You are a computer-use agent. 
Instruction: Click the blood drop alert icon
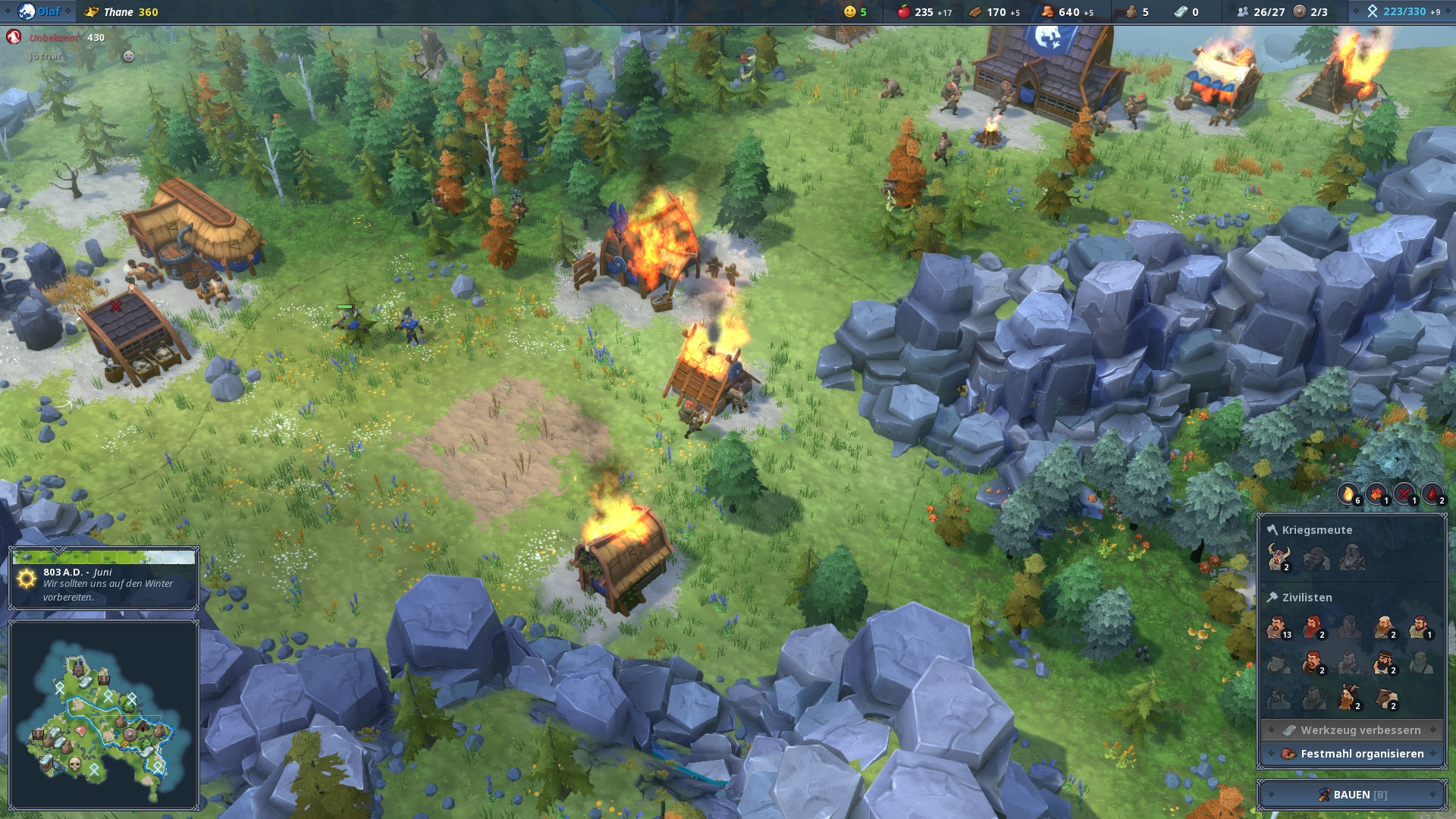point(1432,494)
